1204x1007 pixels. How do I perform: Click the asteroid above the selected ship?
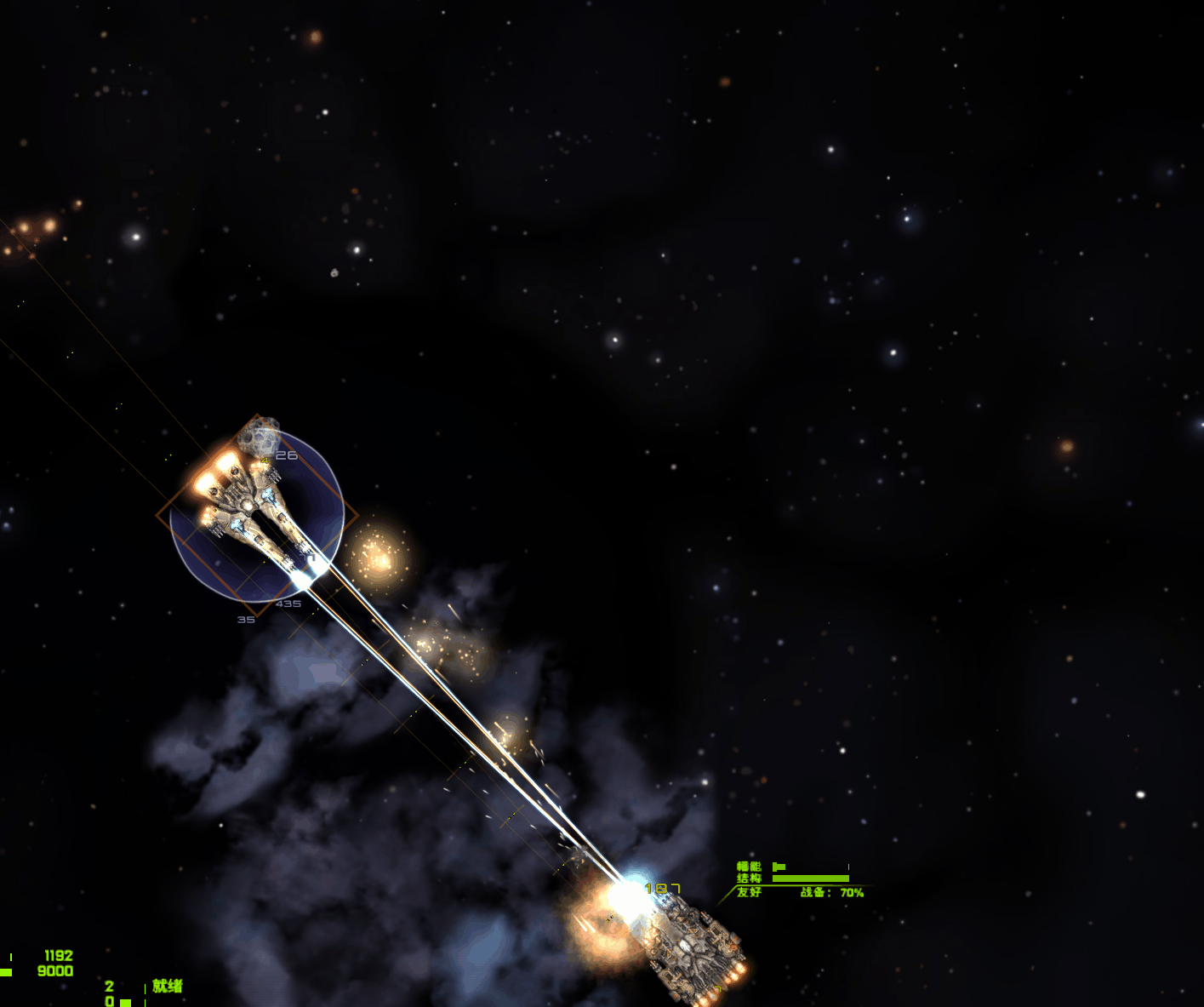click(x=260, y=436)
